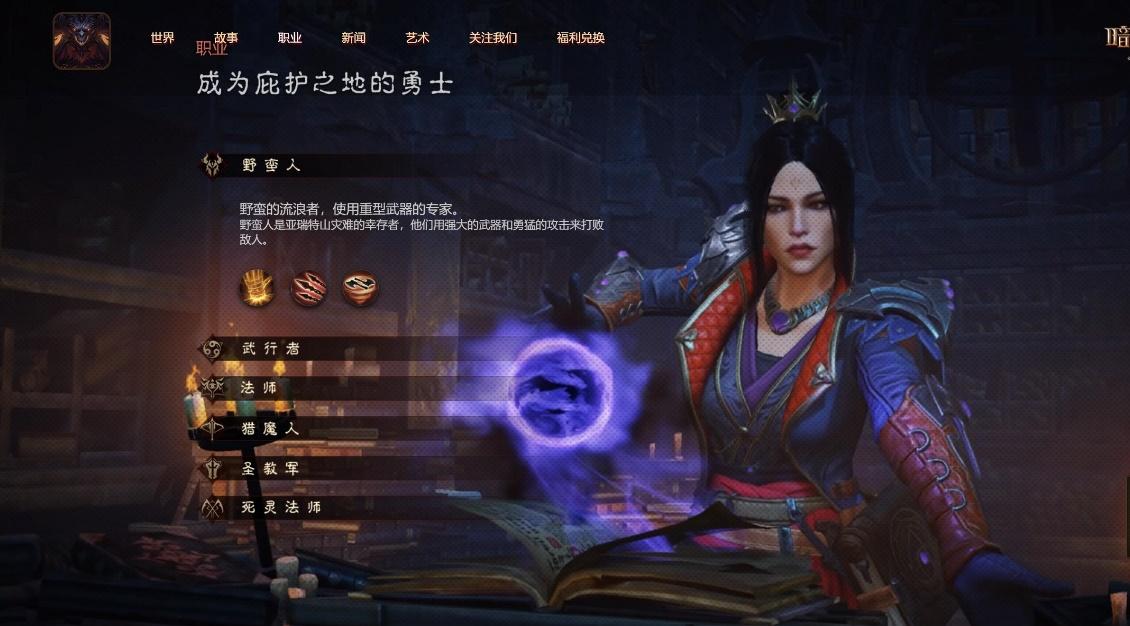This screenshot has width=1130, height=626.
Task: Click the Diablo demon logo icon
Action: (x=81, y=41)
